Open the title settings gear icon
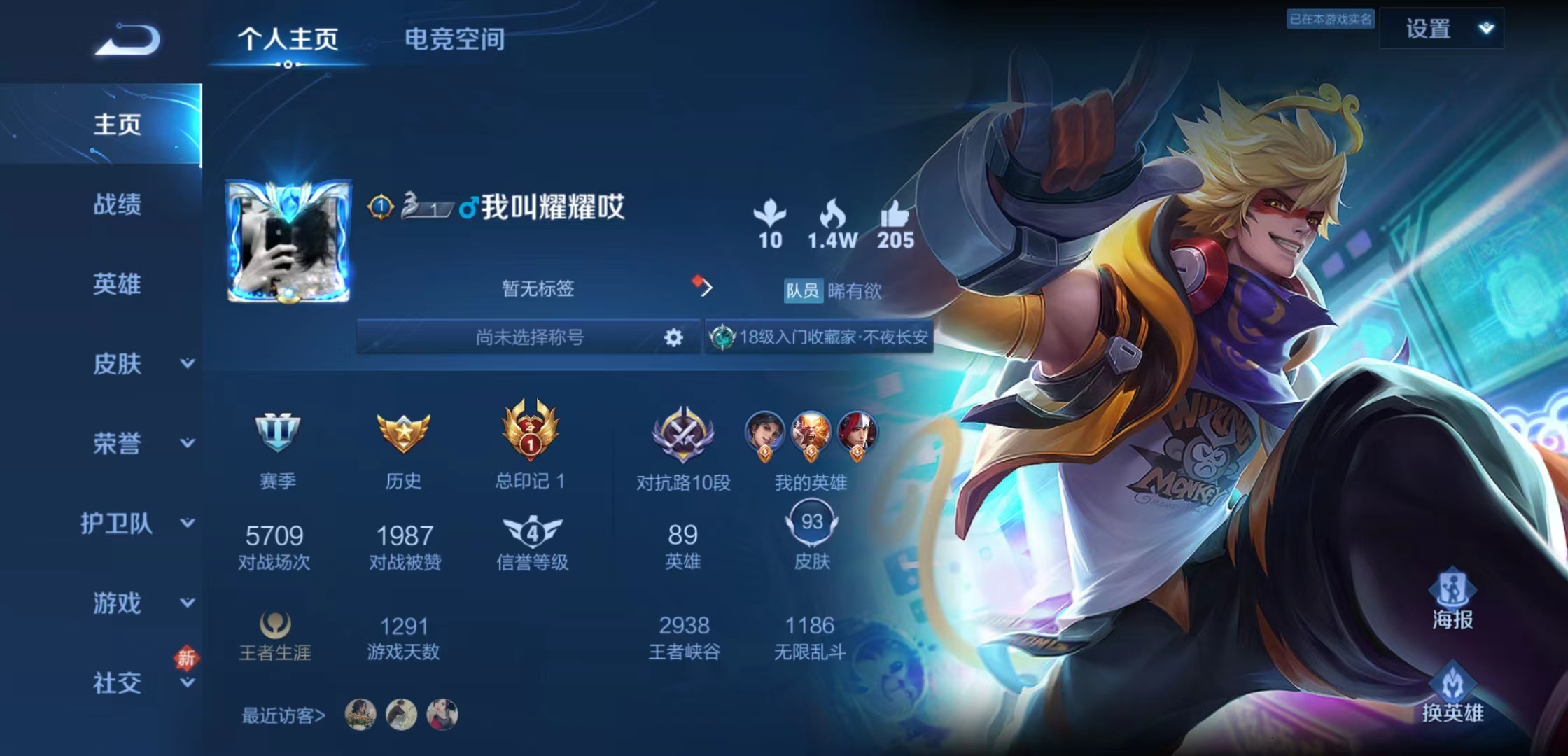 click(673, 338)
